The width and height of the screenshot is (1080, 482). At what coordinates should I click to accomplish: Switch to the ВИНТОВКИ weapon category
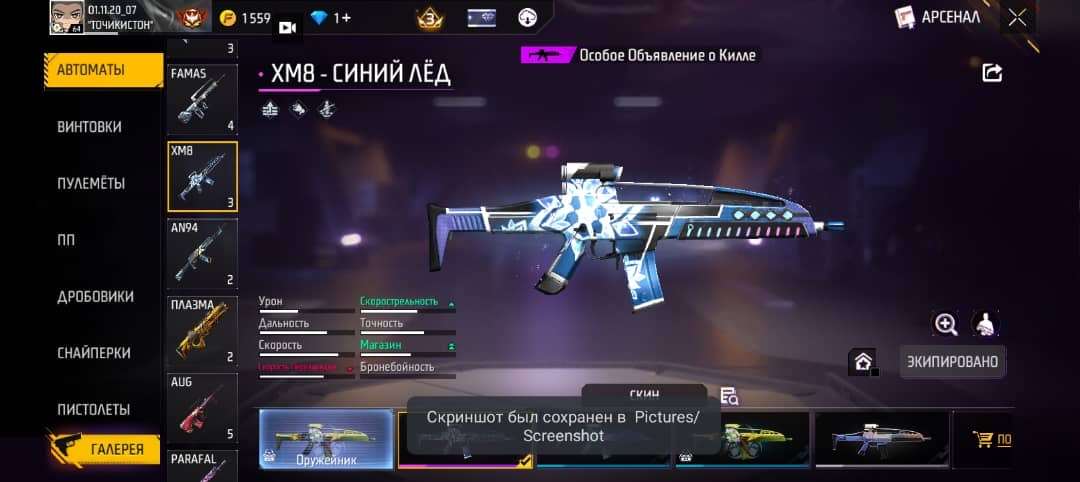(x=90, y=127)
